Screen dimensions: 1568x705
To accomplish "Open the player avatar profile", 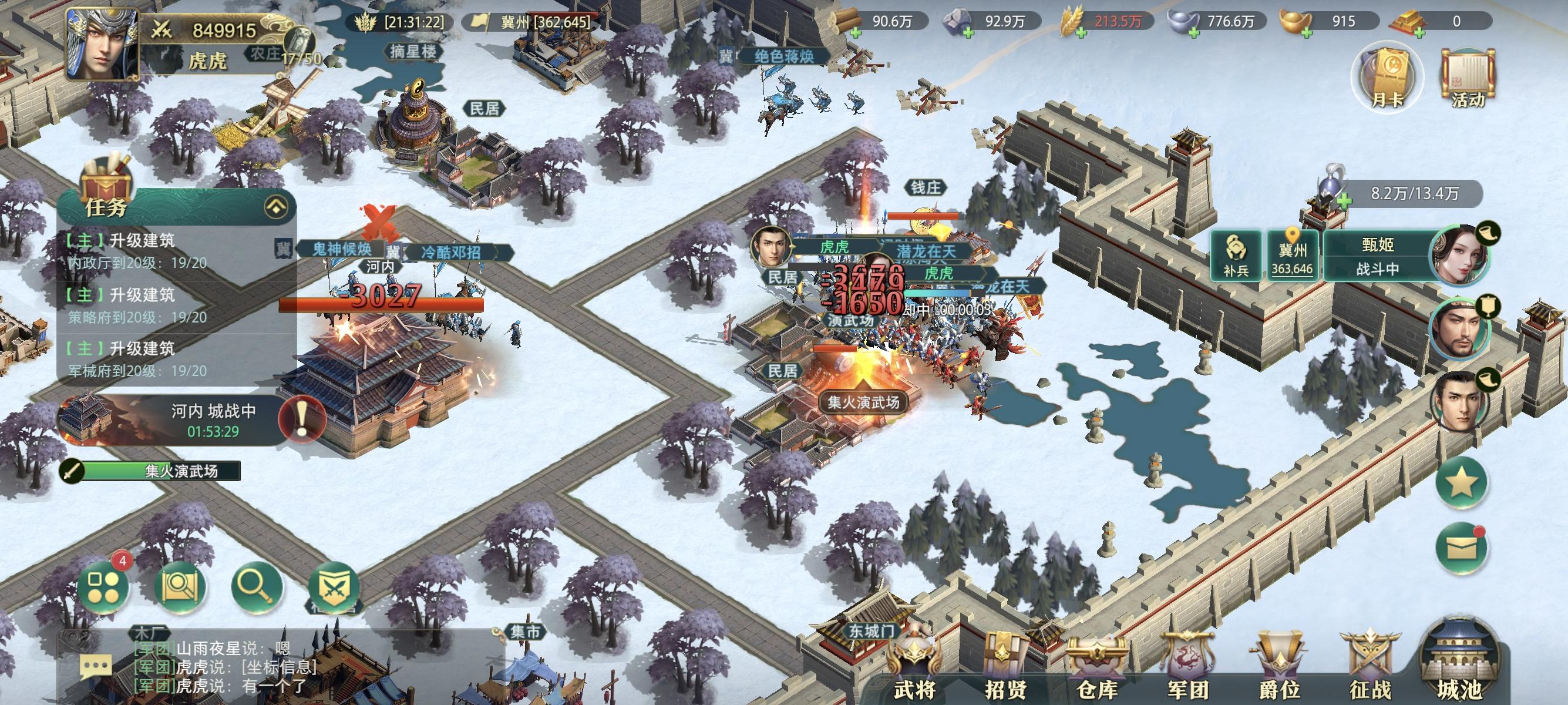I will click(x=102, y=45).
